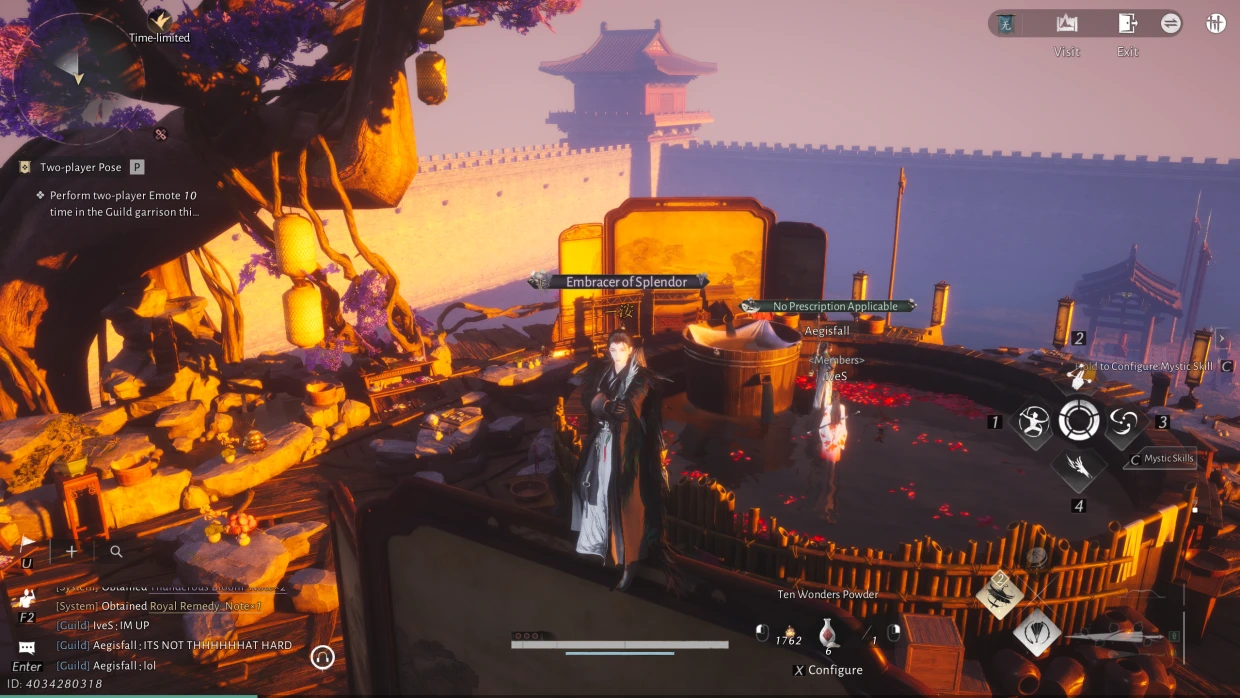Open the emote figure icon beside chat
Screen dimensions: 1240x698
tap(27, 598)
